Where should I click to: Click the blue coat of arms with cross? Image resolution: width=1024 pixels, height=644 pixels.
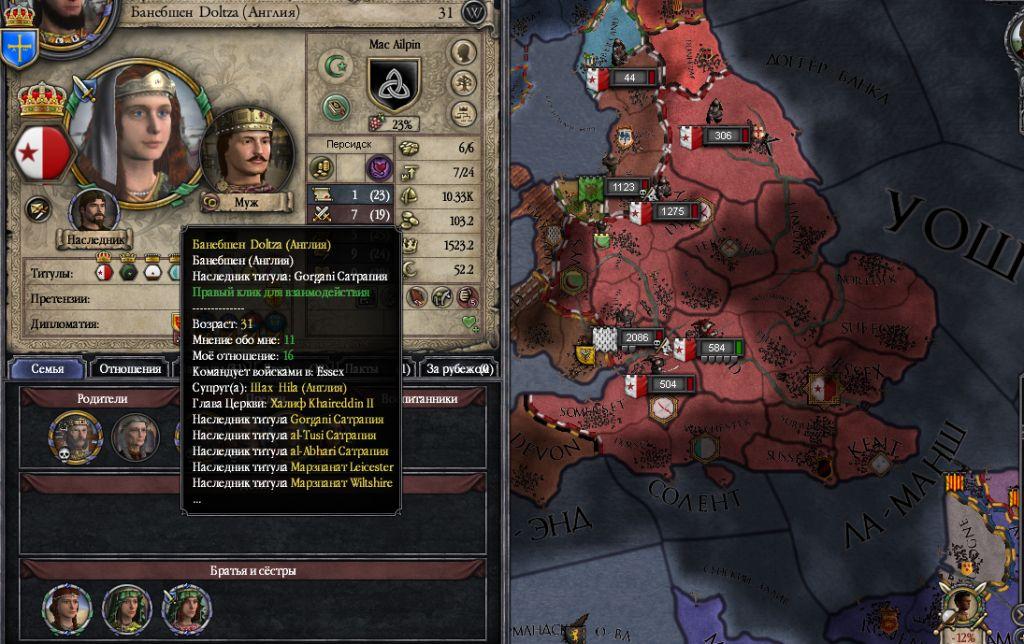pos(19,44)
